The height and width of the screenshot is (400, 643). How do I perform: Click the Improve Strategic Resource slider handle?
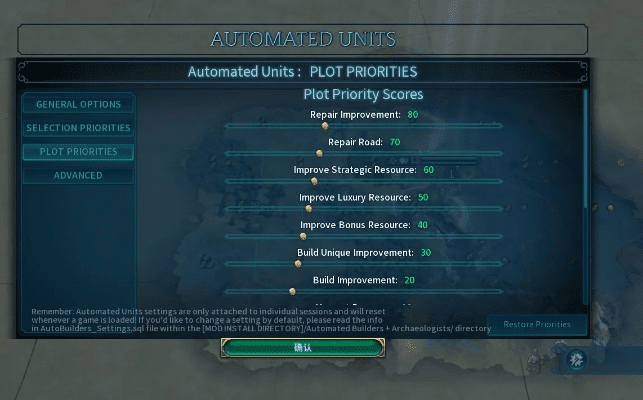pyautogui.click(x=314, y=181)
